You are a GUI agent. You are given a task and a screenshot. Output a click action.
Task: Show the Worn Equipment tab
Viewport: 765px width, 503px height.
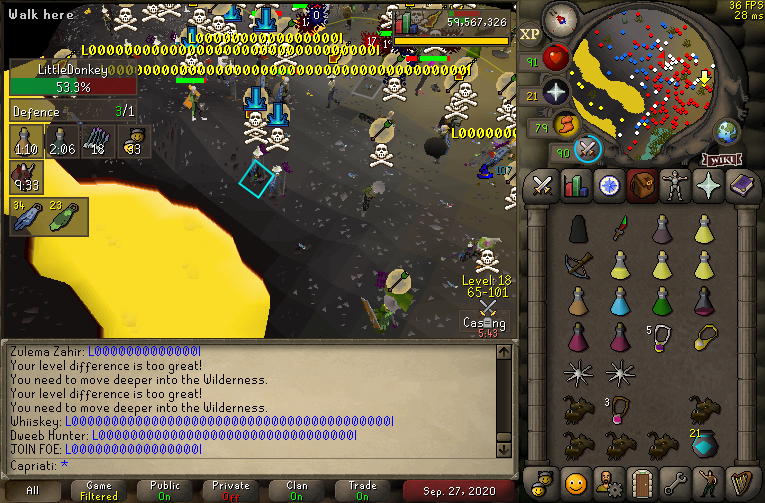point(674,186)
